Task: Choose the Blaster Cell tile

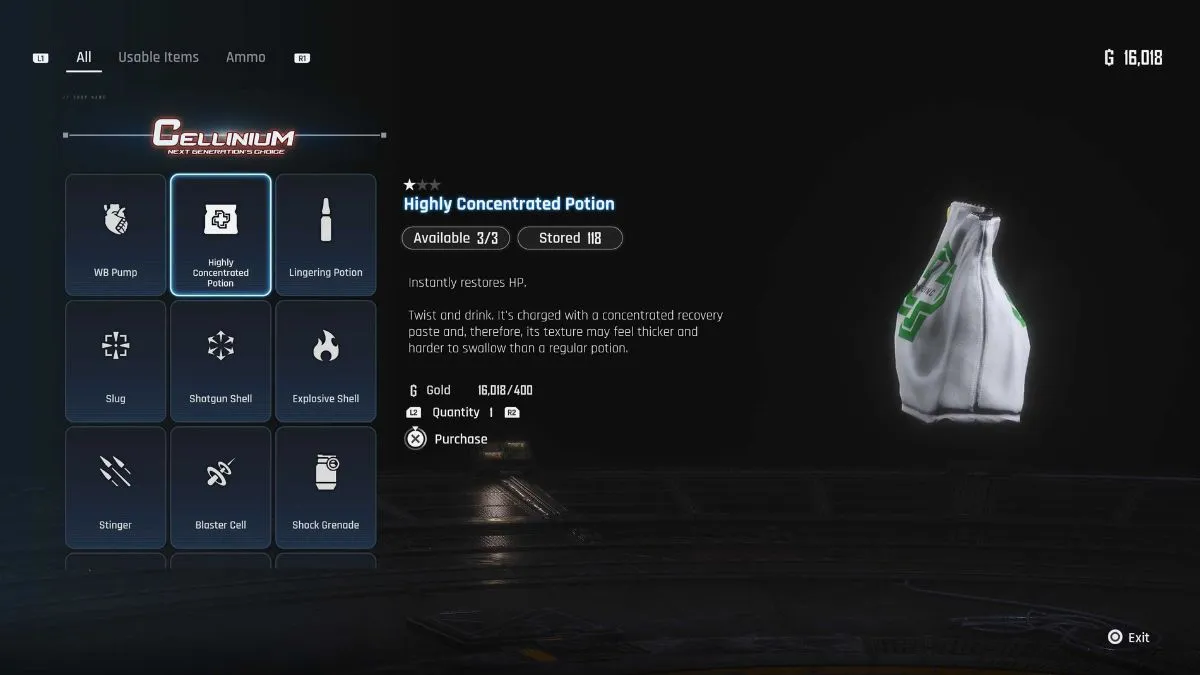Action: pyautogui.click(x=221, y=487)
